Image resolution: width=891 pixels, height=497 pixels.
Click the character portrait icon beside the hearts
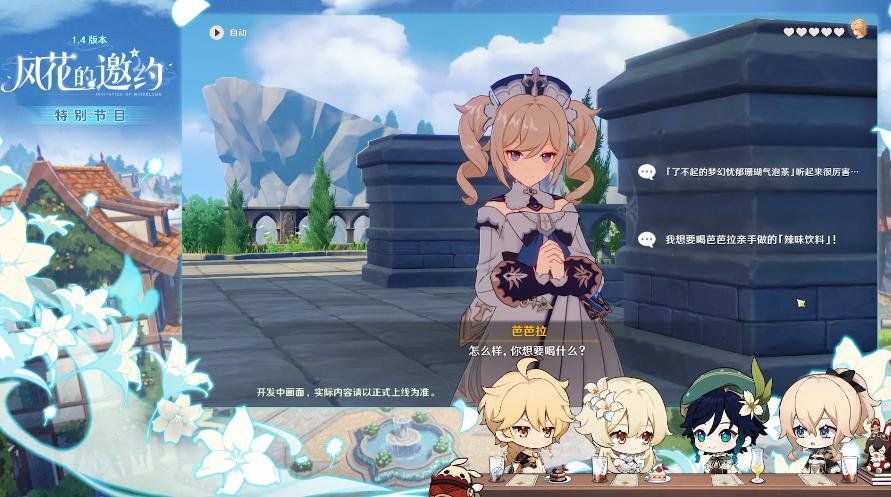[x=858, y=27]
